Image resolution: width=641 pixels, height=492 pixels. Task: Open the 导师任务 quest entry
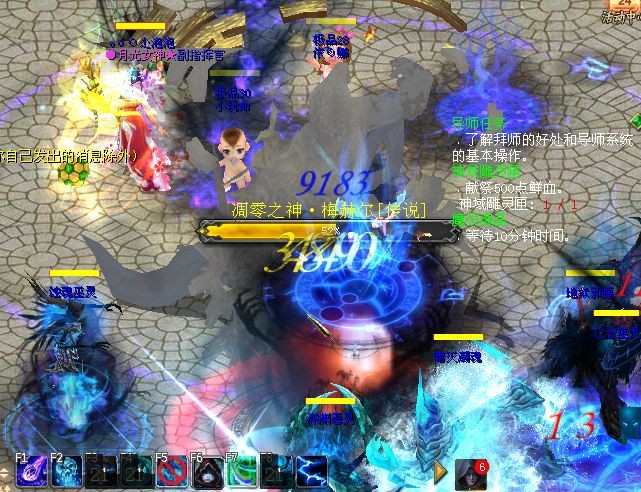tap(479, 123)
